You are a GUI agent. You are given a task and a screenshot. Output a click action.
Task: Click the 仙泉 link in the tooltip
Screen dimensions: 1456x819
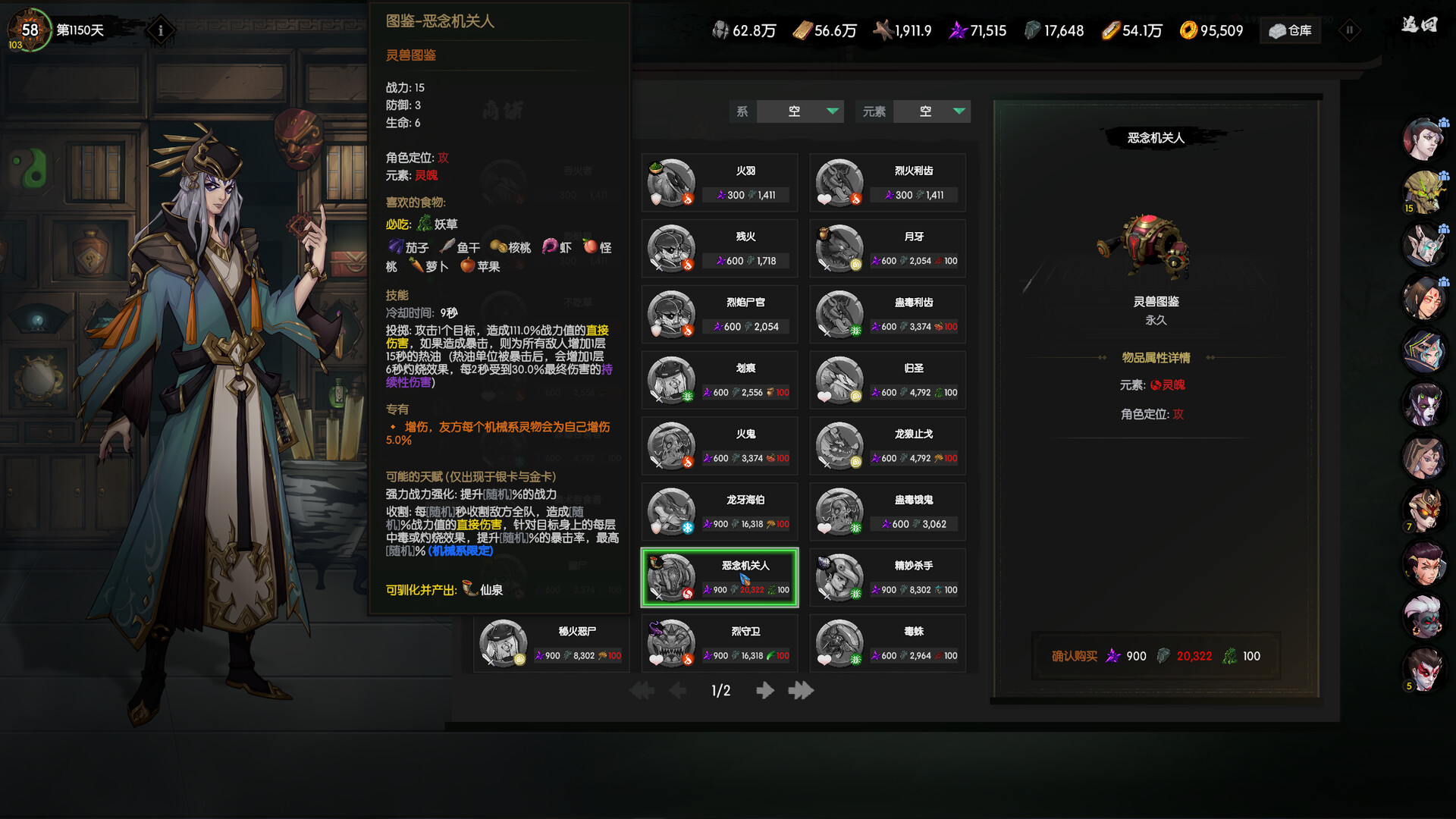click(x=491, y=589)
